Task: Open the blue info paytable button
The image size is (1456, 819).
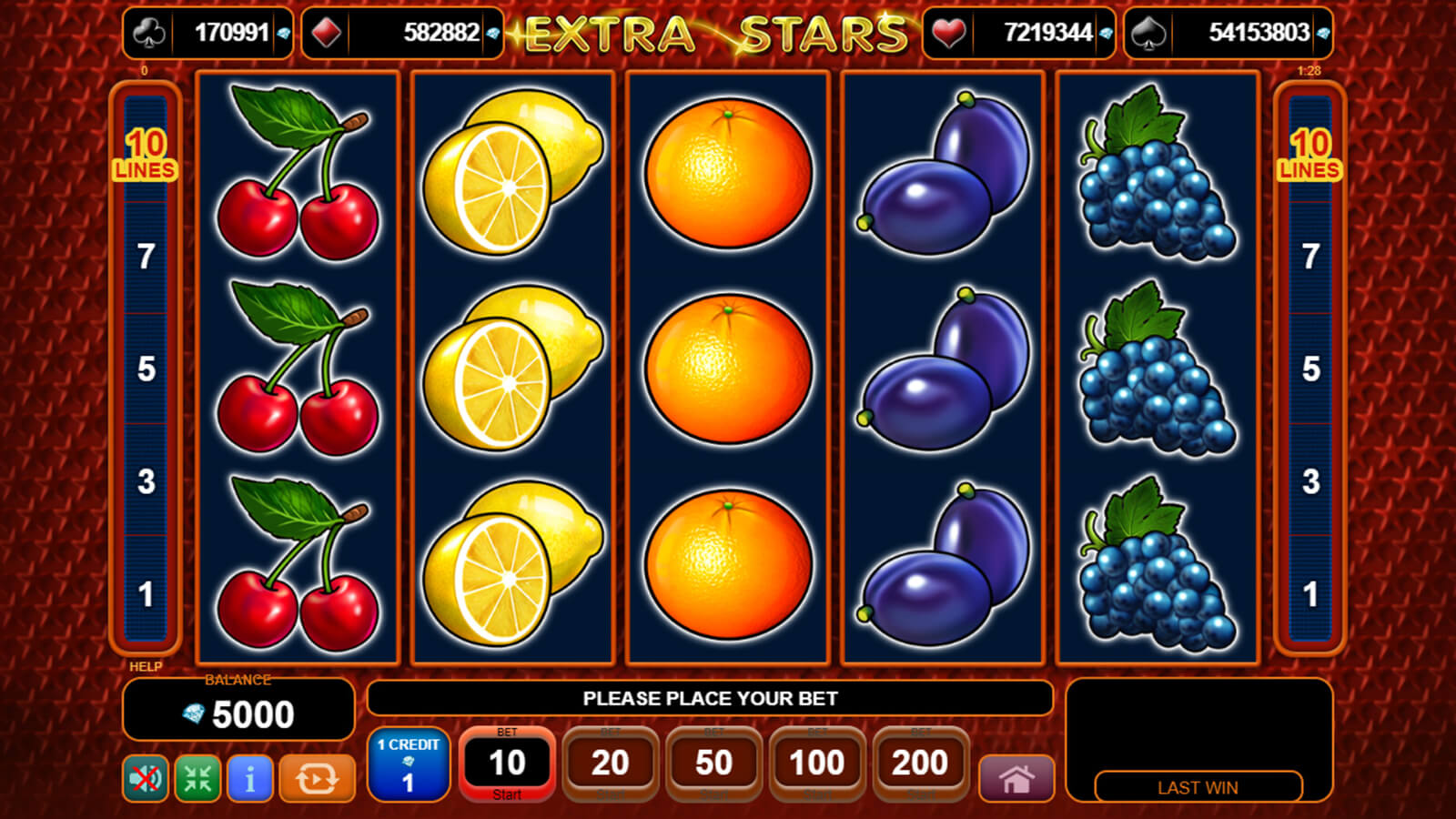Action: pos(249,778)
